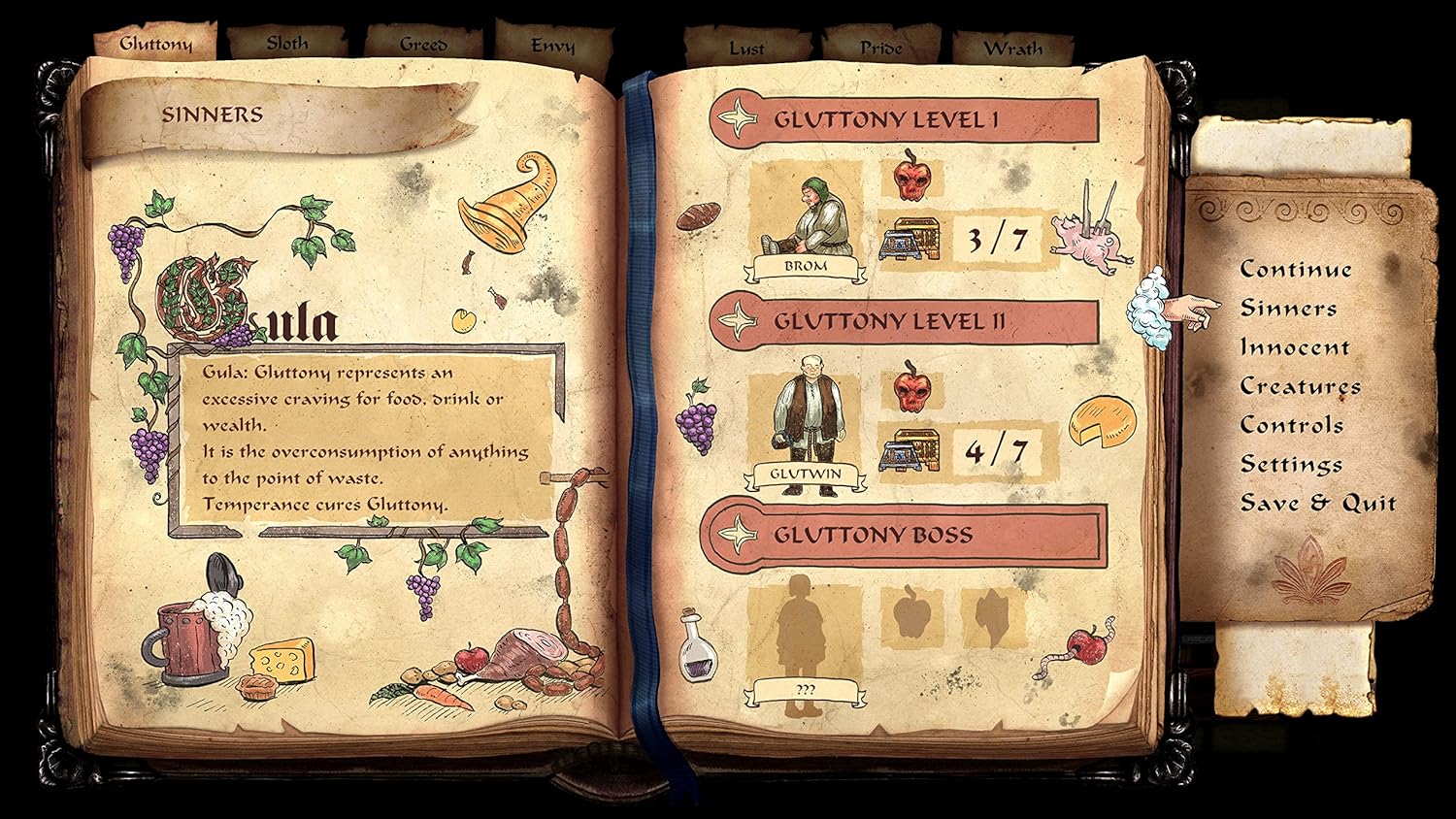1456x819 pixels.
Task: Switch to the Wrath tab
Action: point(1013,47)
